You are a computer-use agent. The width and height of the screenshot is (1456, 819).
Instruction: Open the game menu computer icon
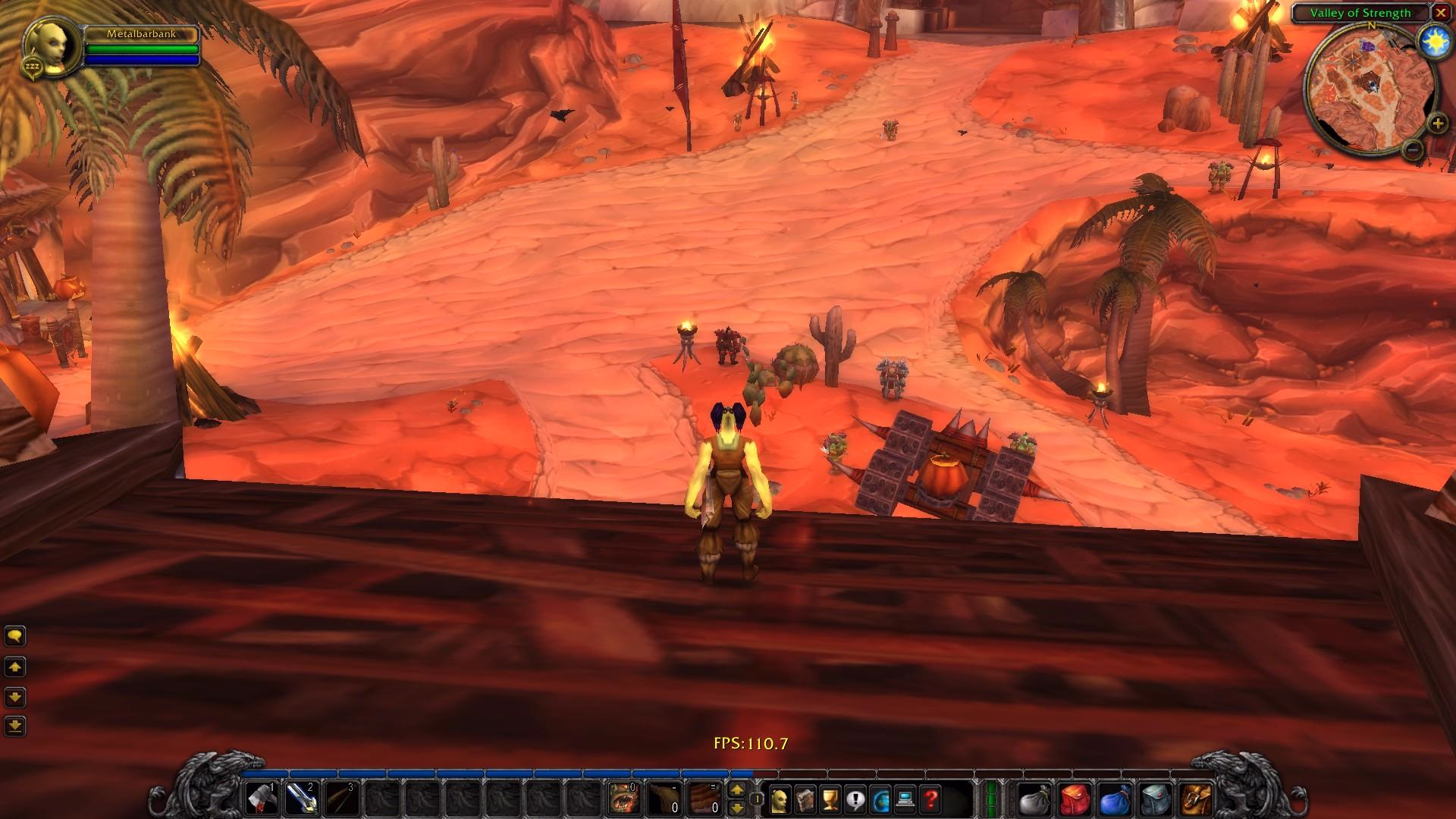906,799
